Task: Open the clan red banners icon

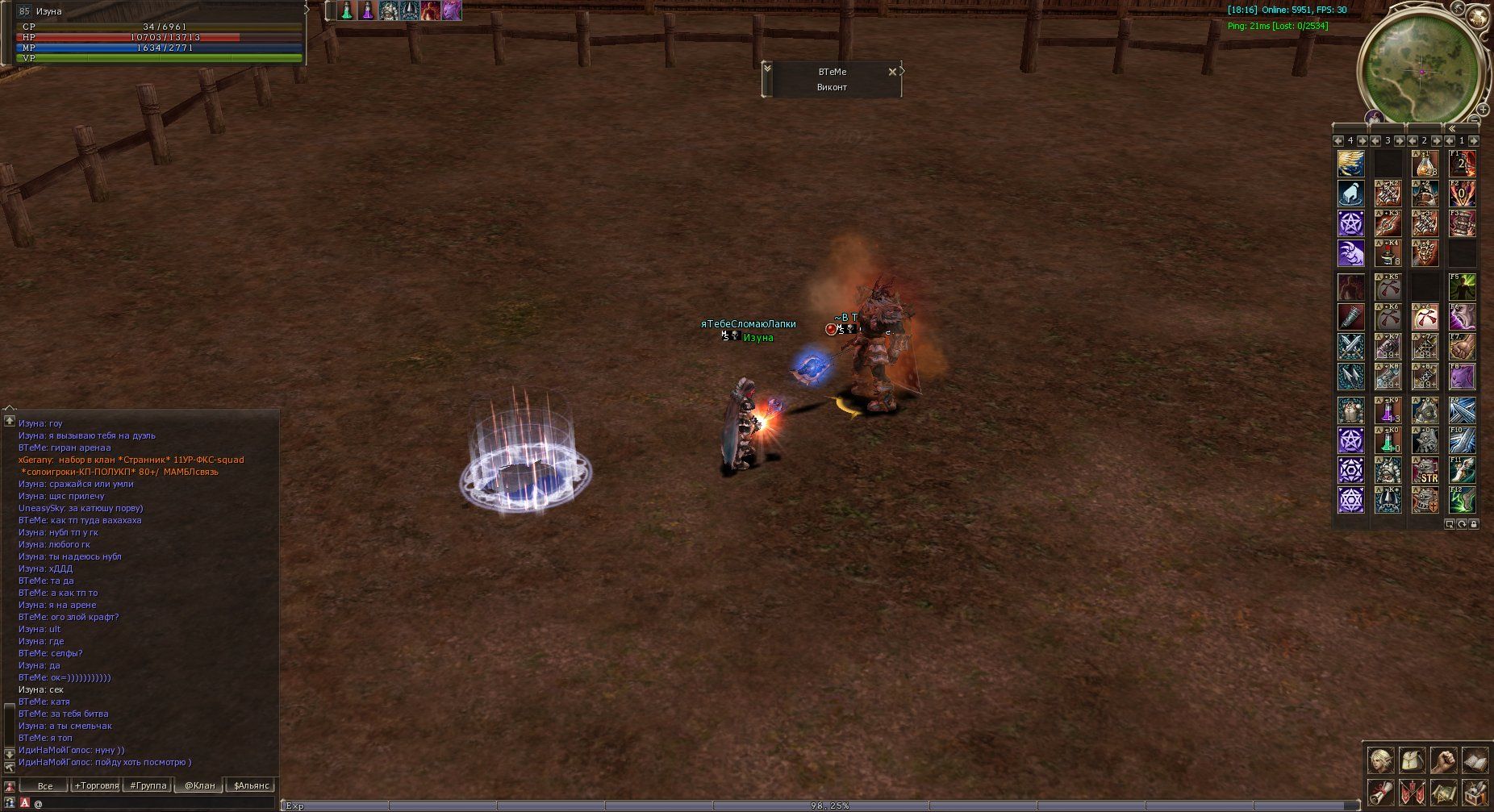Action: 1412,791
